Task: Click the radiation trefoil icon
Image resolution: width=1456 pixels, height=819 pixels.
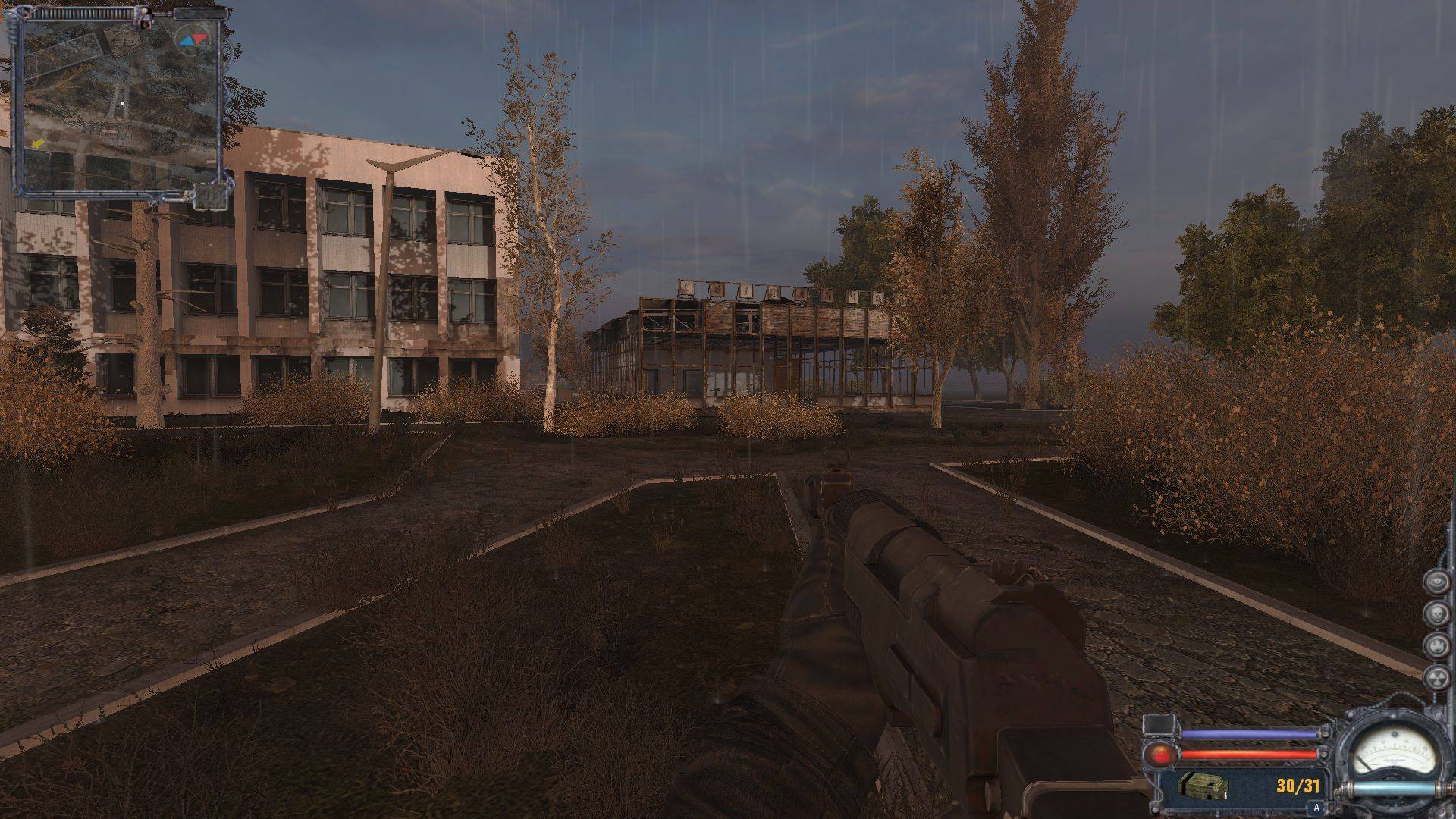Action: click(x=1436, y=679)
